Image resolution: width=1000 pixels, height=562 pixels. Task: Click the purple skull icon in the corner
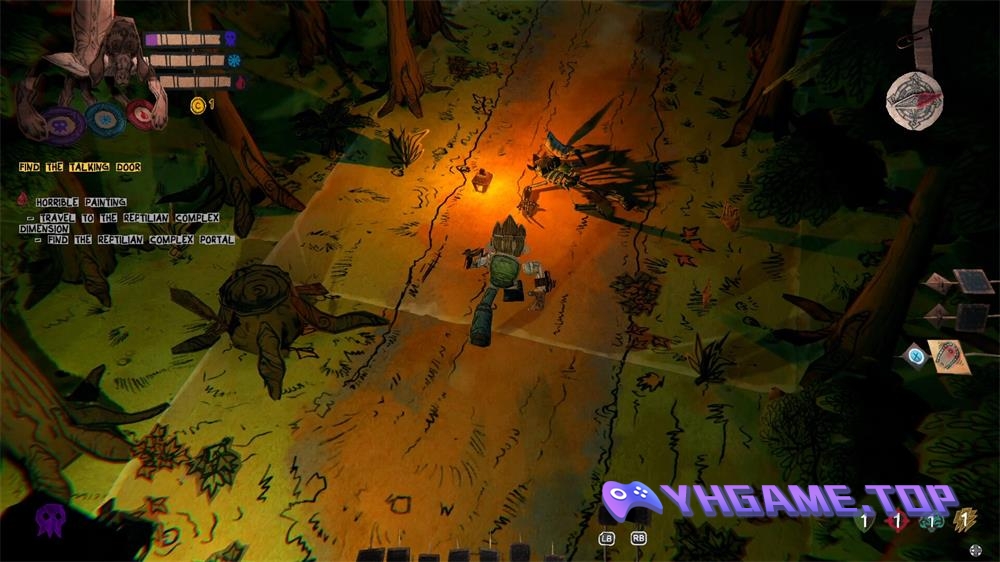click(51, 519)
